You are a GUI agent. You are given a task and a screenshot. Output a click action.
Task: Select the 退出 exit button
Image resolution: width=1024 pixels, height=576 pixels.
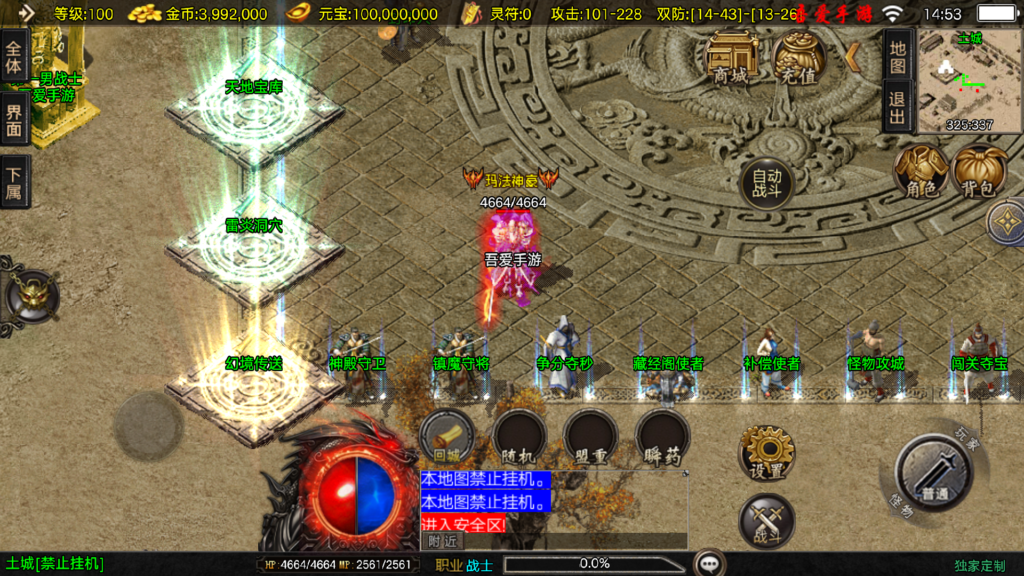pyautogui.click(x=897, y=107)
